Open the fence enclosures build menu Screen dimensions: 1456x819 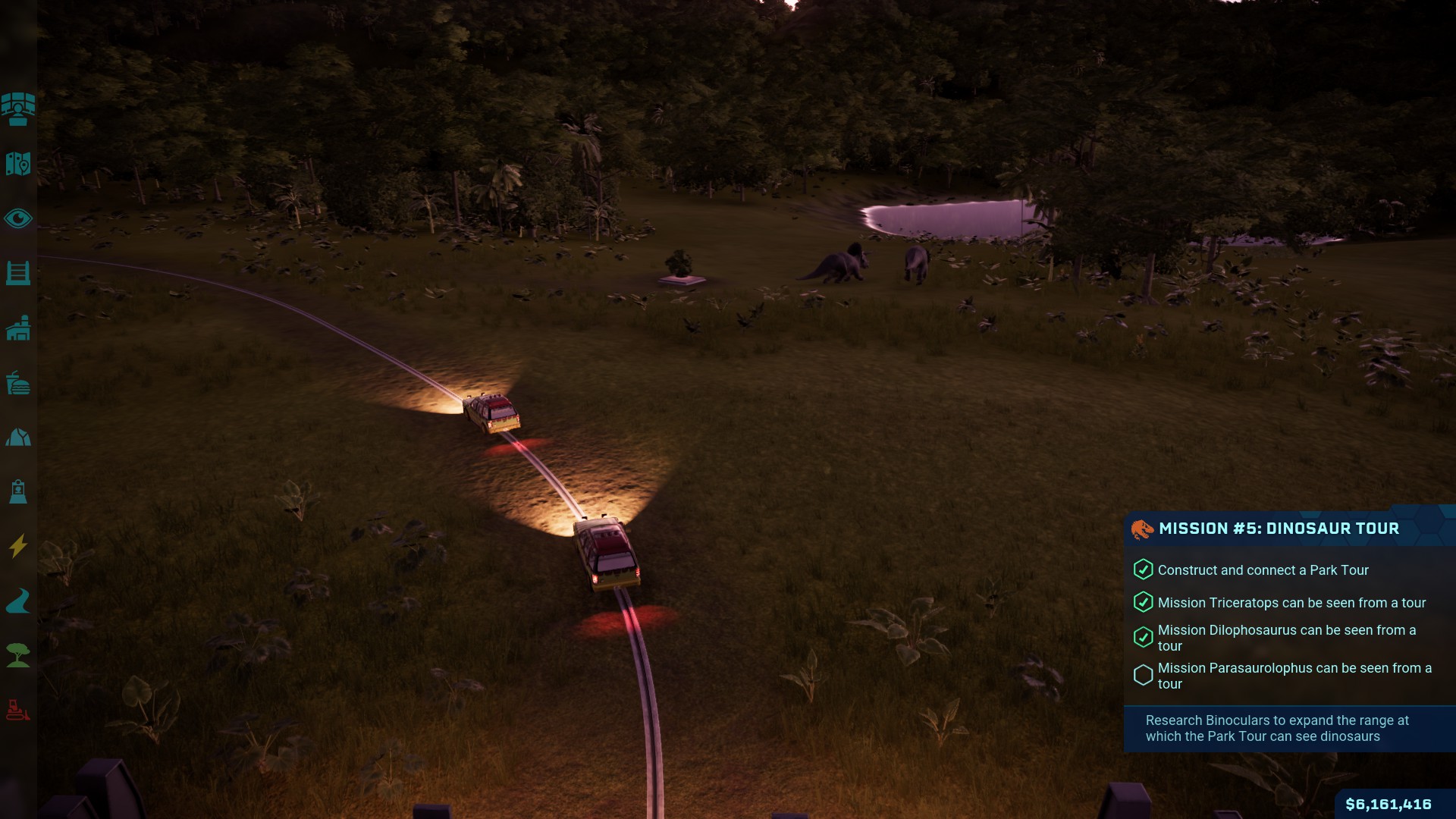18,273
